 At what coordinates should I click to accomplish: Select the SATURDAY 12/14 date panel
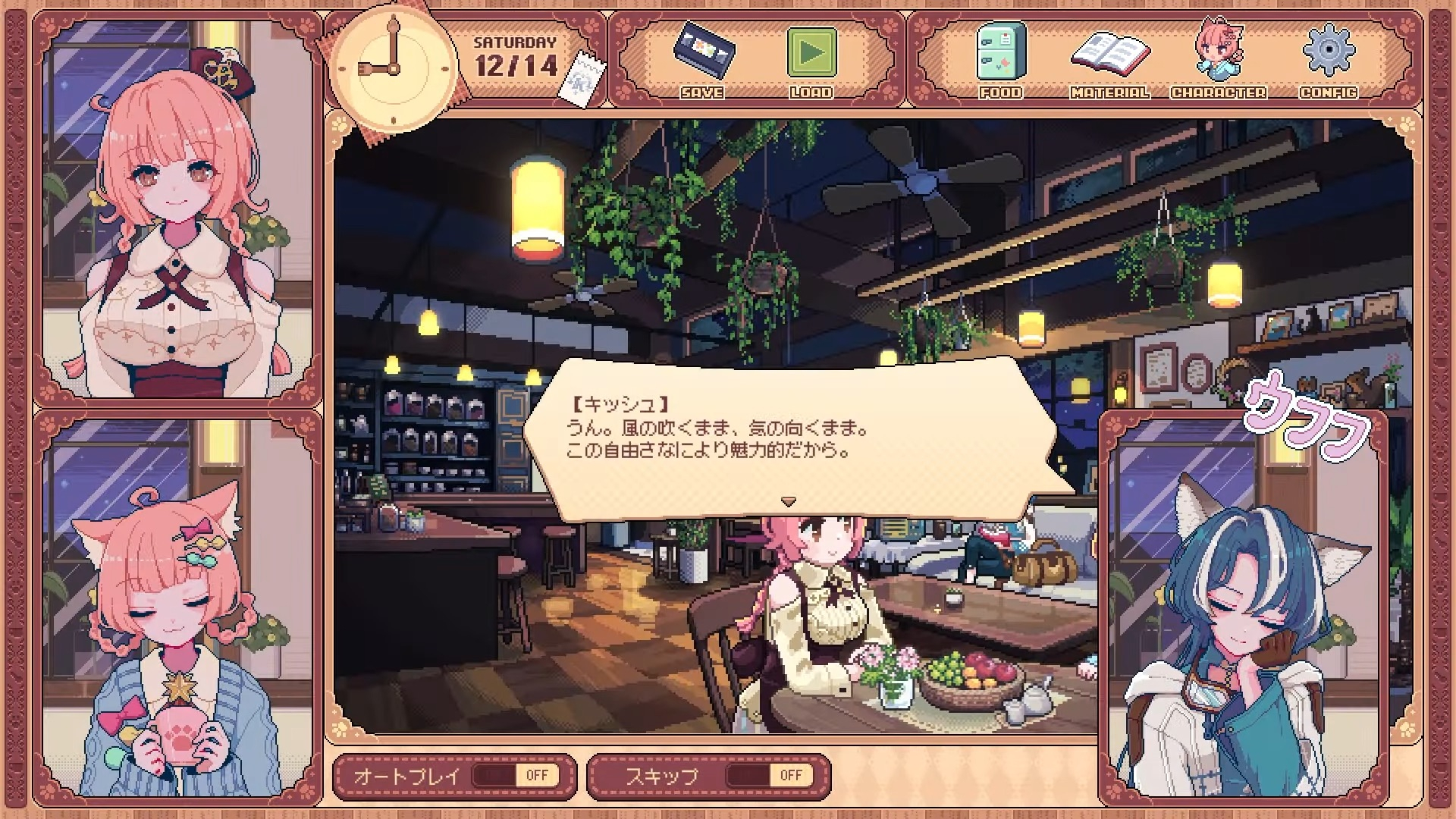515,57
